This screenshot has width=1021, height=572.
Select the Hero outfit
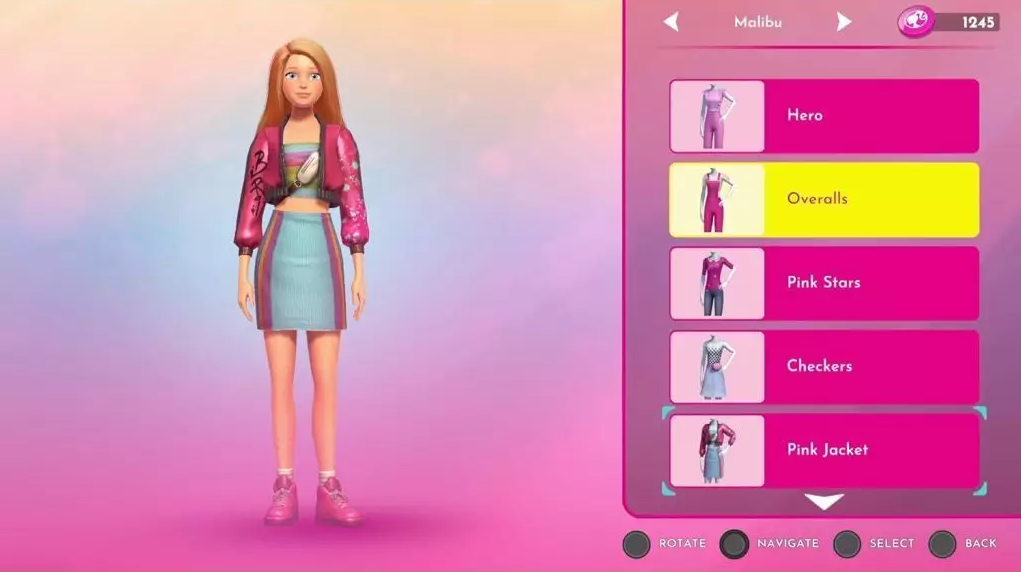[823, 116]
